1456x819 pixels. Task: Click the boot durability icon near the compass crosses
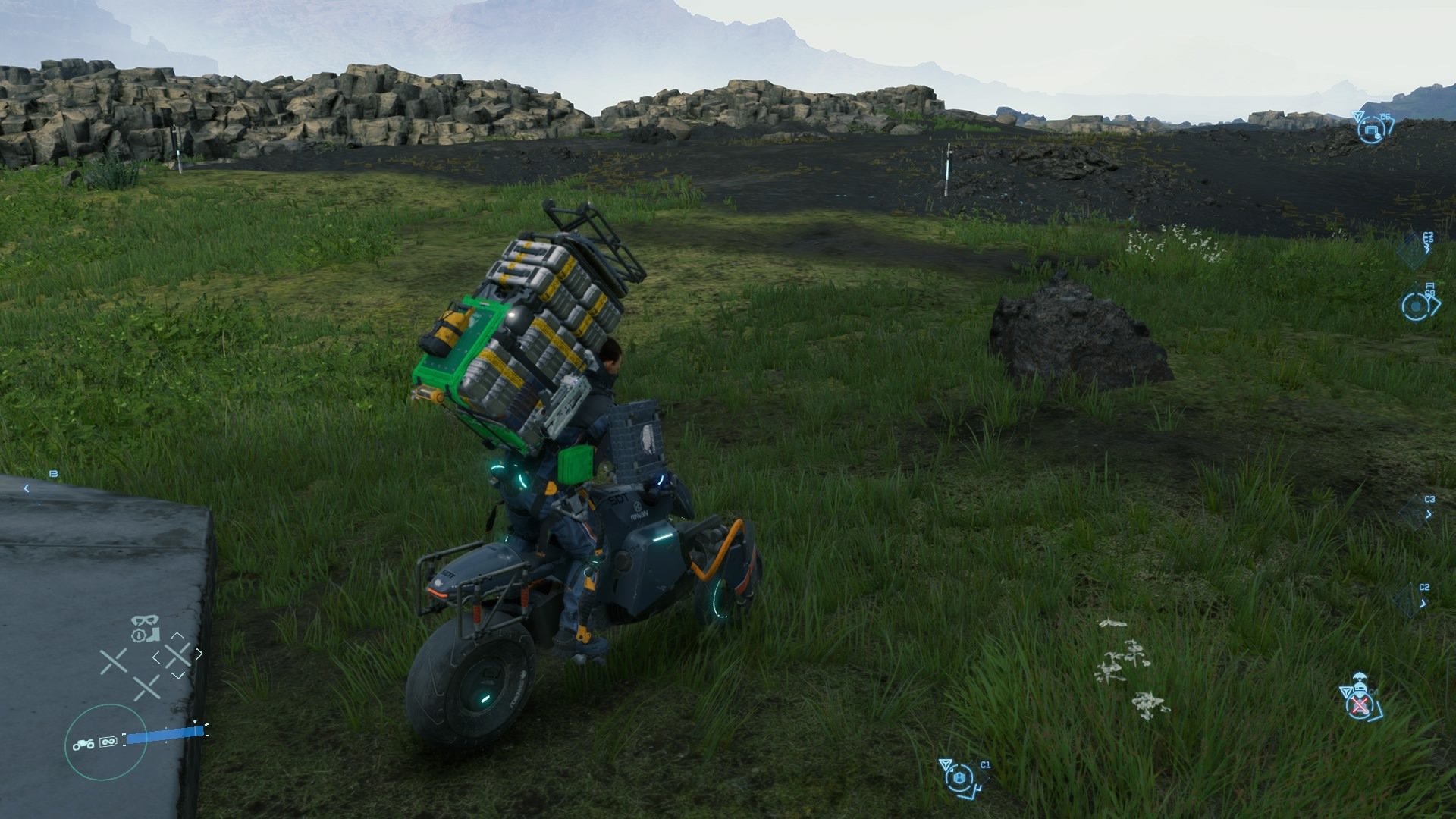click(x=154, y=635)
